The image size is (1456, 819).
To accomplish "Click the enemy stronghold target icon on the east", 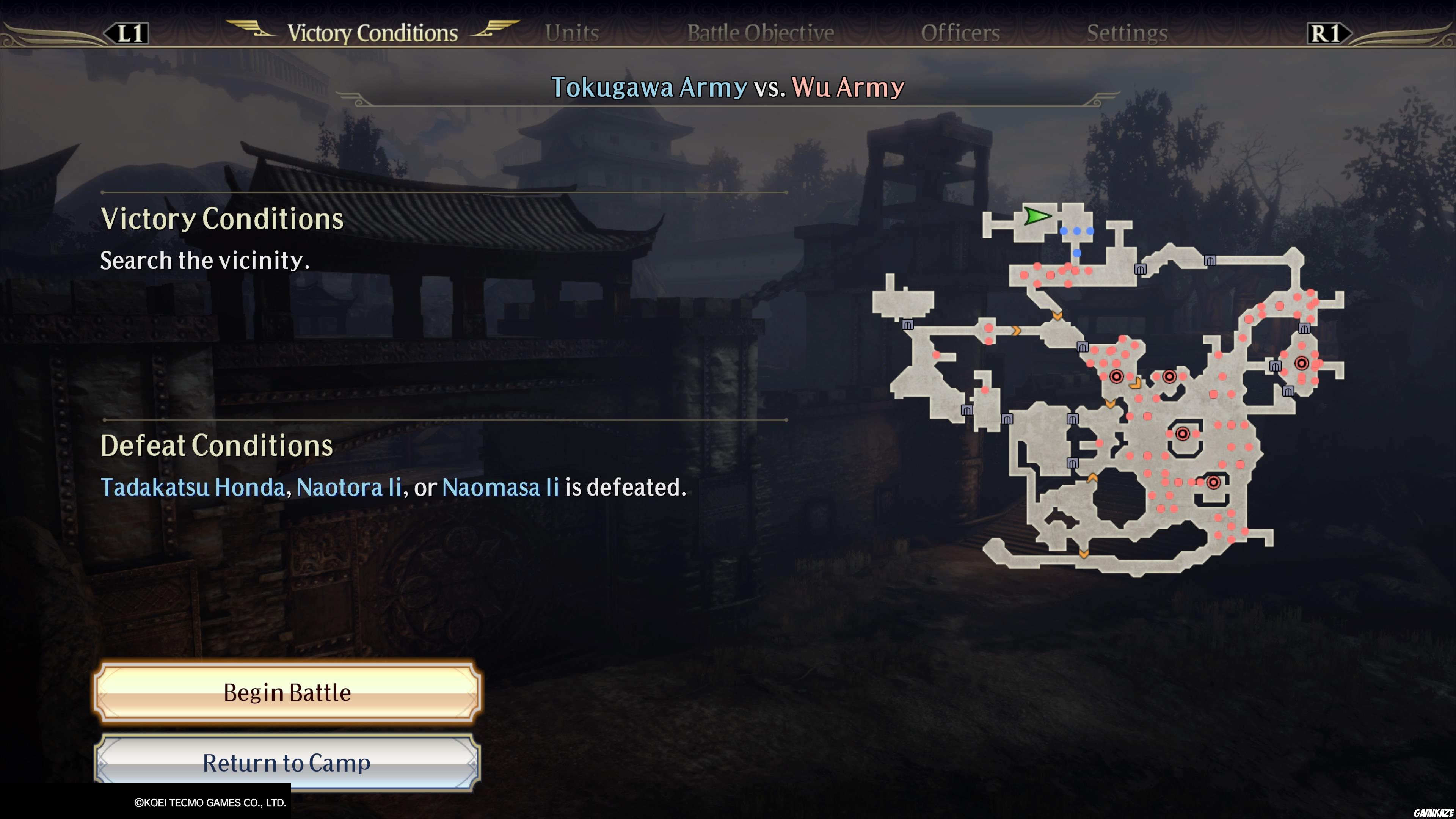I will coord(1301,364).
